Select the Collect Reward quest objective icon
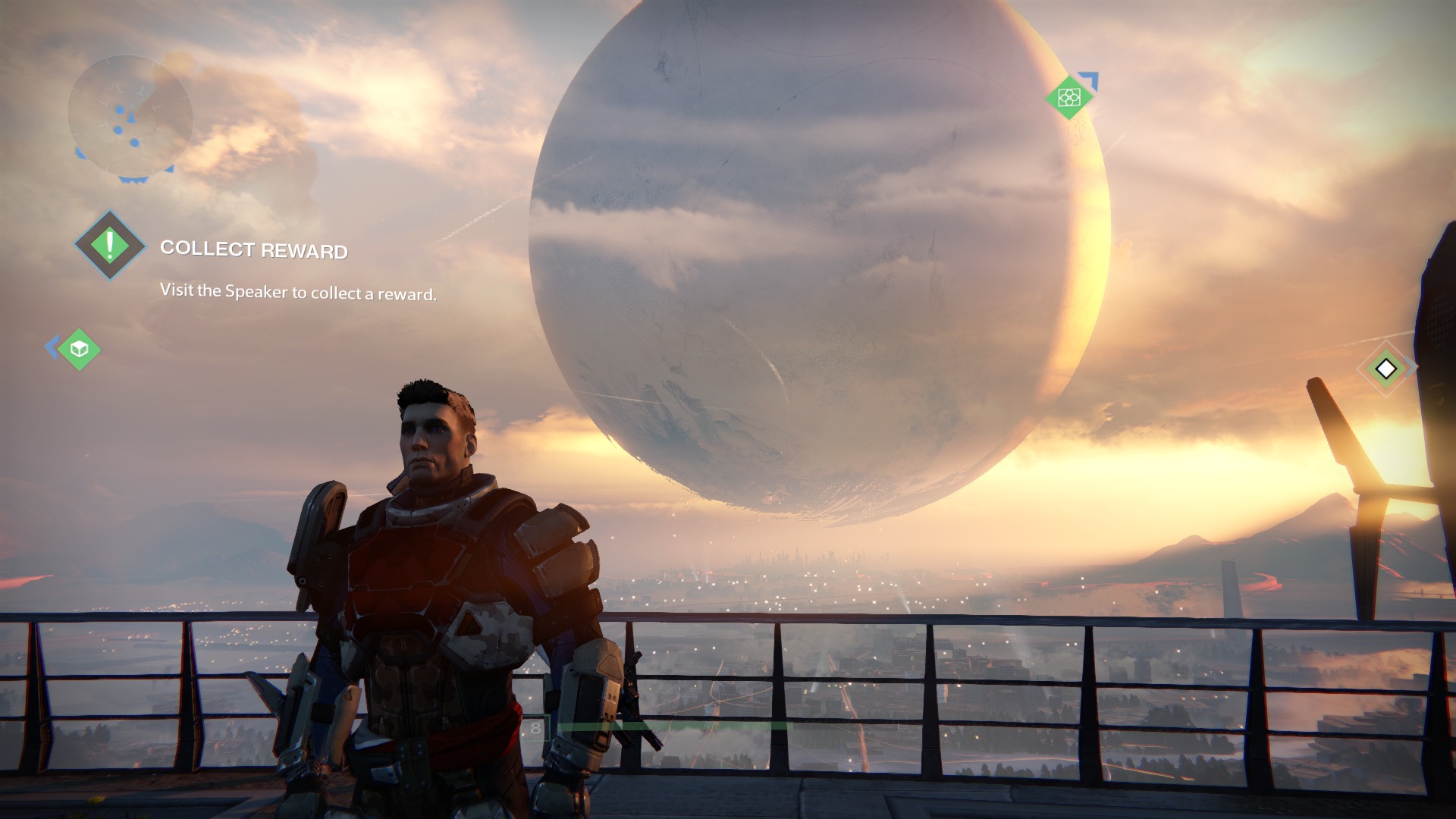The image size is (1456, 819). [x=110, y=245]
